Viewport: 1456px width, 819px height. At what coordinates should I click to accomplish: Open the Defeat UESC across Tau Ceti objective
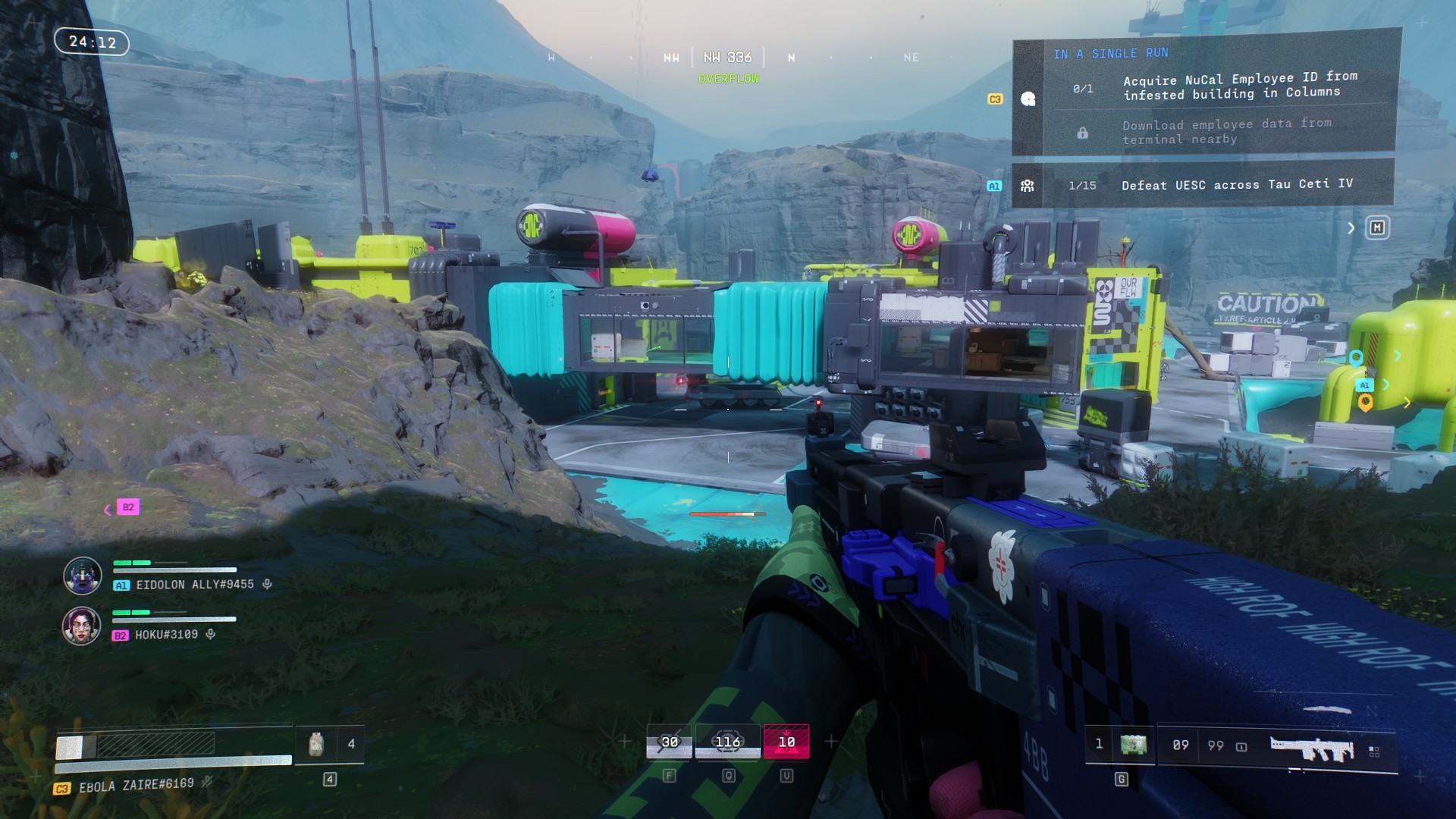coord(1236,184)
